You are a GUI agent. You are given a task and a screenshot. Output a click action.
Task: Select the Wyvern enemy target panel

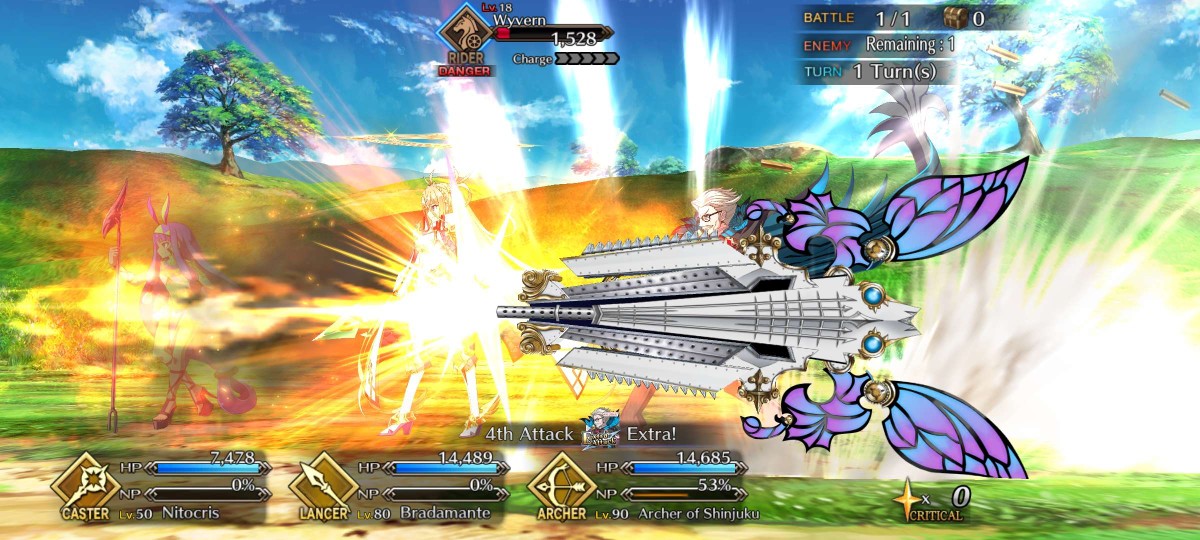[x=530, y=36]
